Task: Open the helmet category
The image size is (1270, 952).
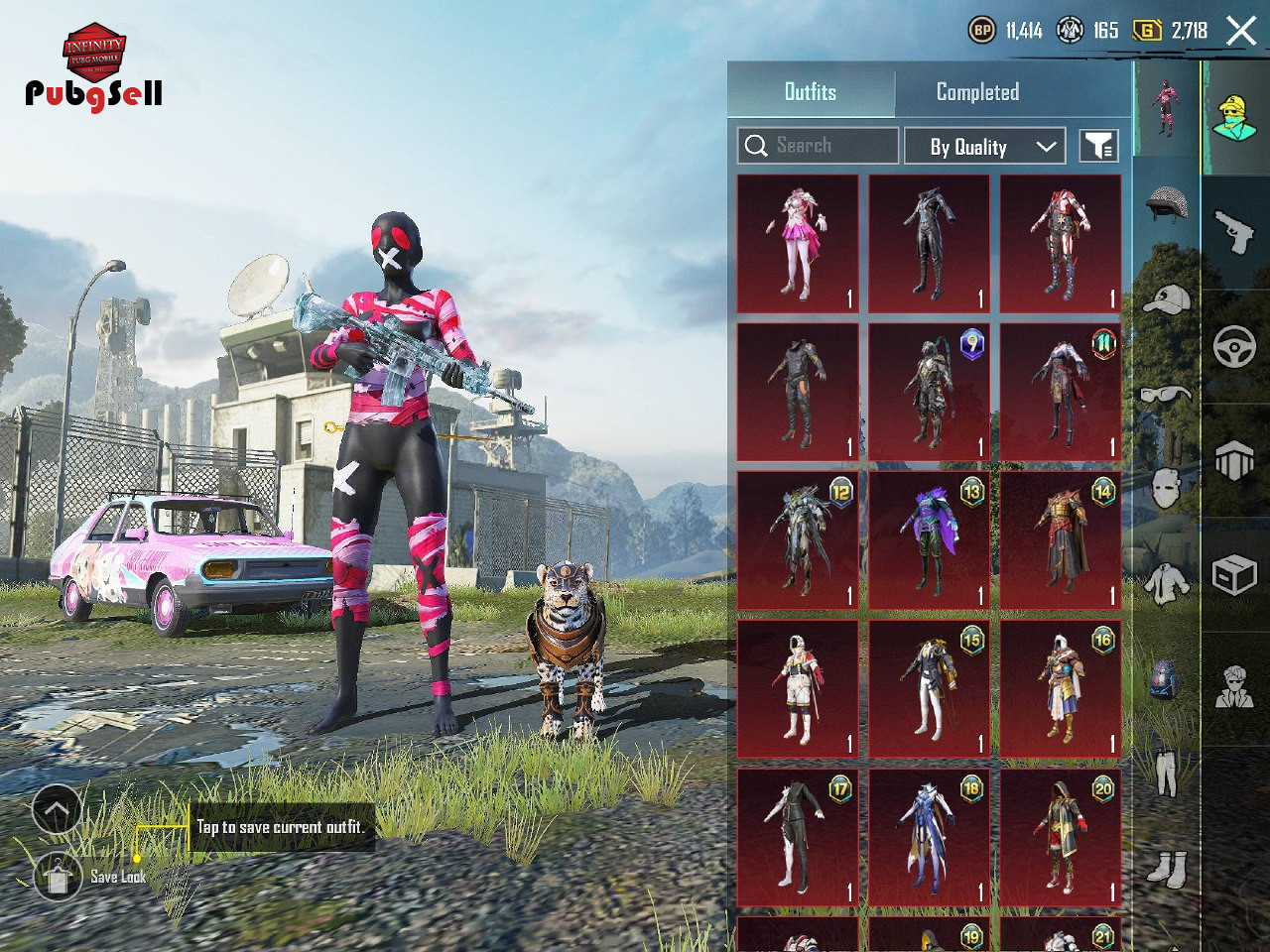Action: [1166, 203]
